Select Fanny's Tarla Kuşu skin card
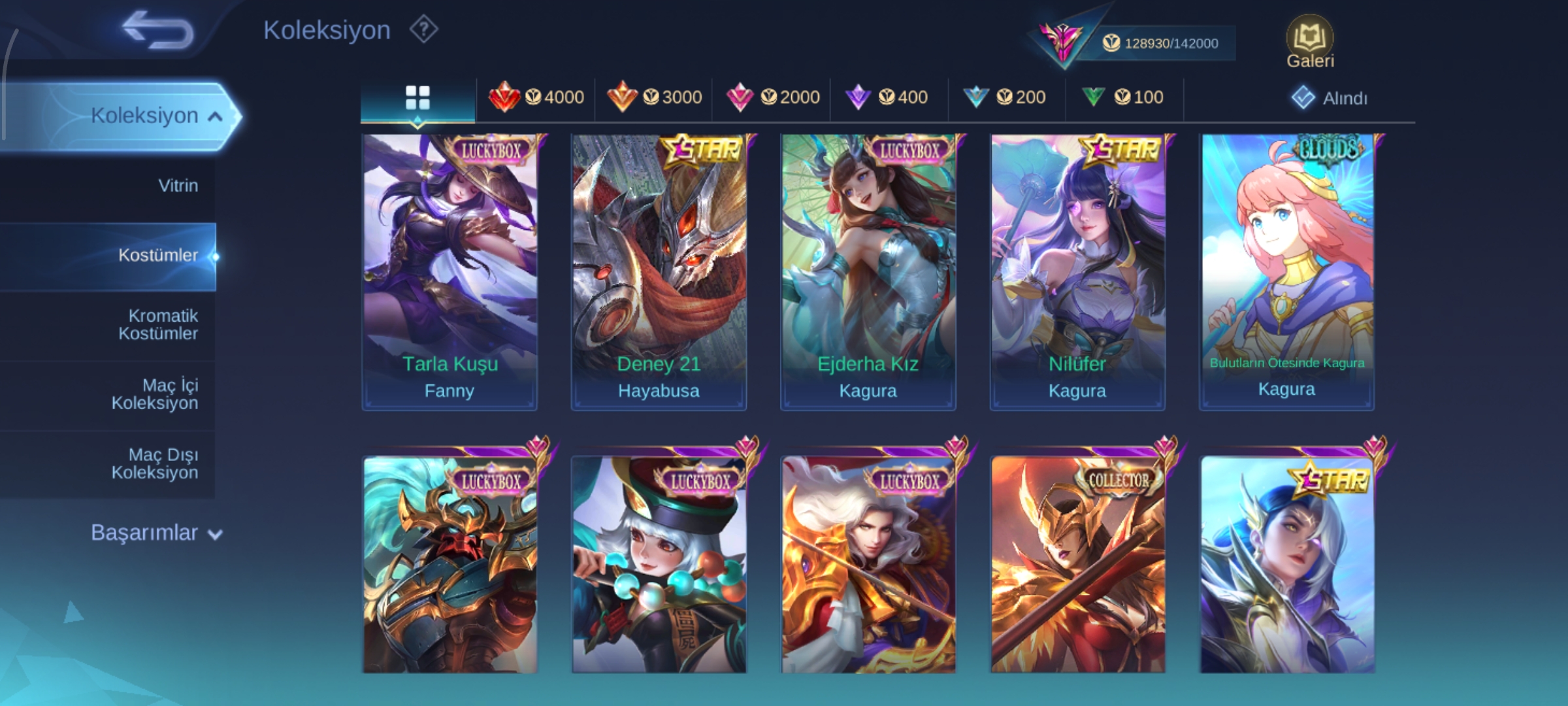This screenshot has width=1568, height=706. point(449,272)
